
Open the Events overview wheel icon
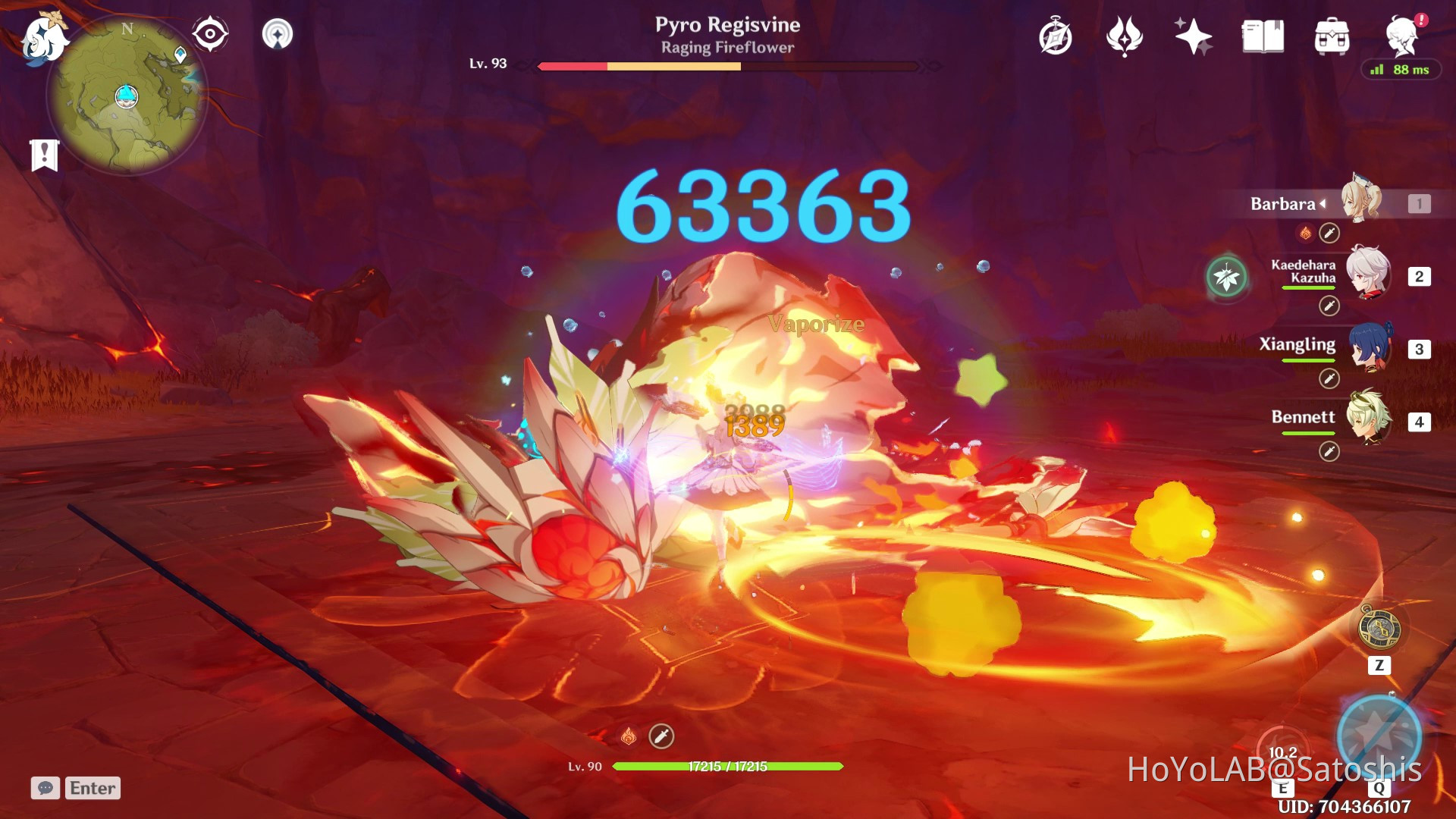click(1054, 35)
